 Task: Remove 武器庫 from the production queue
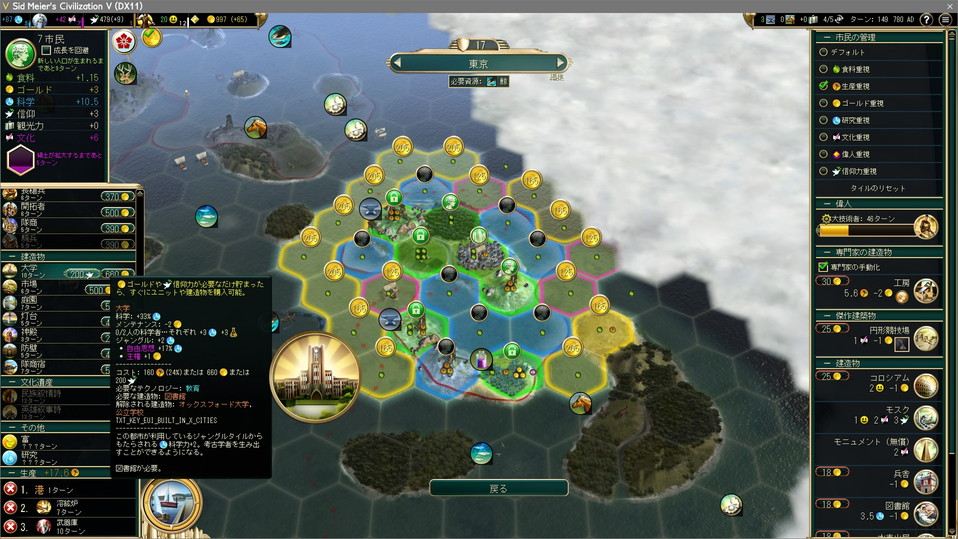point(11,526)
